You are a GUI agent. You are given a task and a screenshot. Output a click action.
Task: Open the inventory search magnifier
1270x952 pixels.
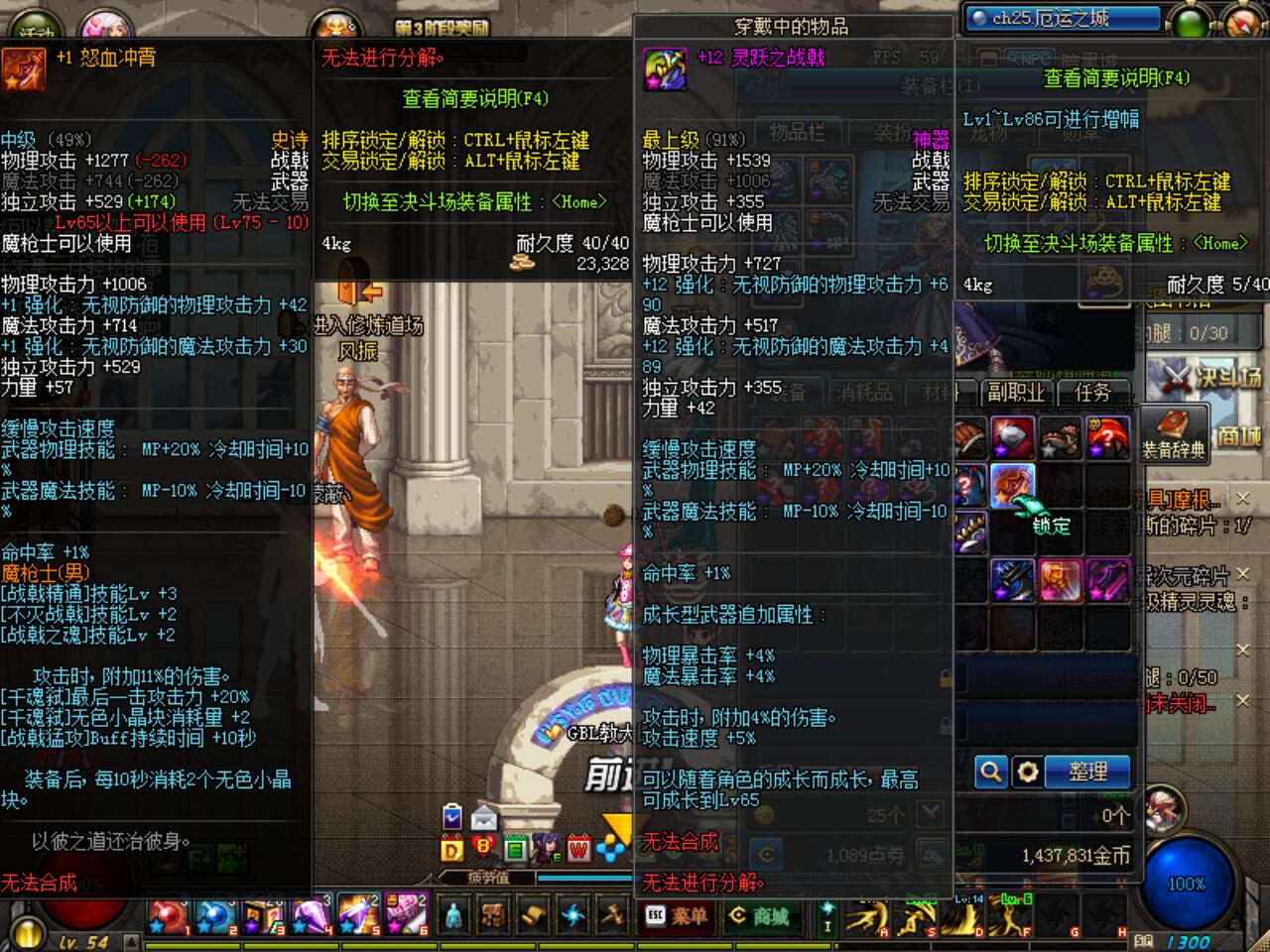(x=991, y=772)
